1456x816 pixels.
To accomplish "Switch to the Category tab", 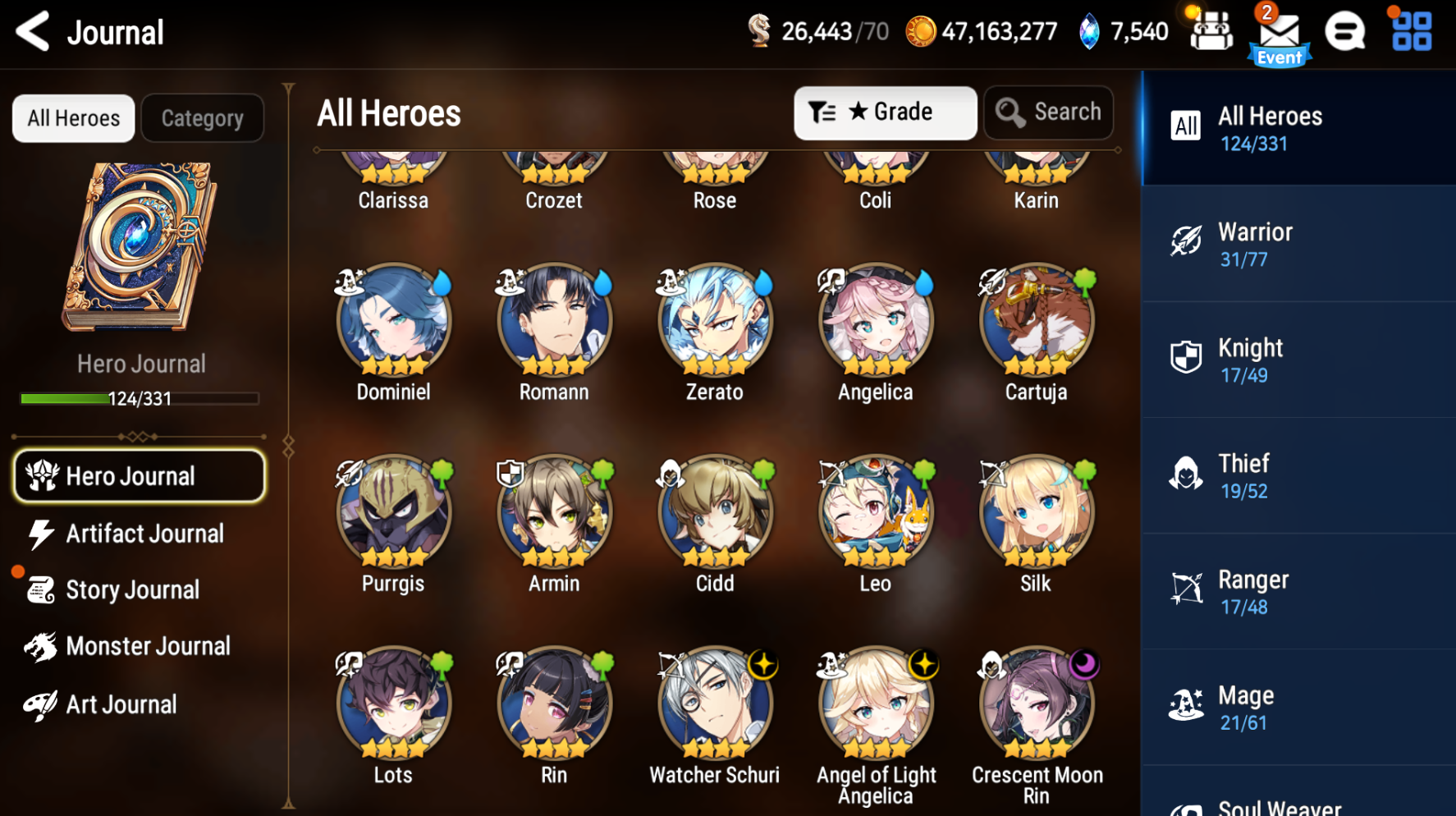I will click(202, 118).
